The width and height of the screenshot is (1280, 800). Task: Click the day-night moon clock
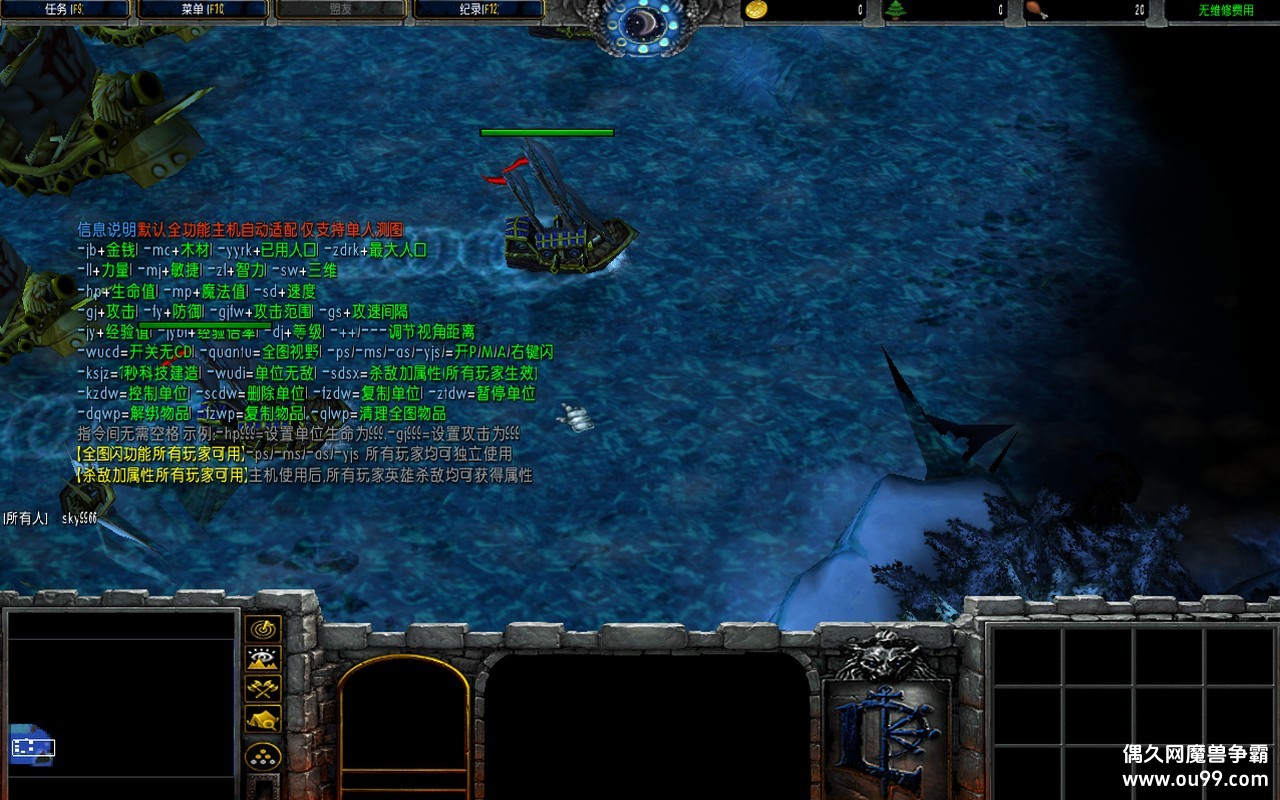pos(639,24)
